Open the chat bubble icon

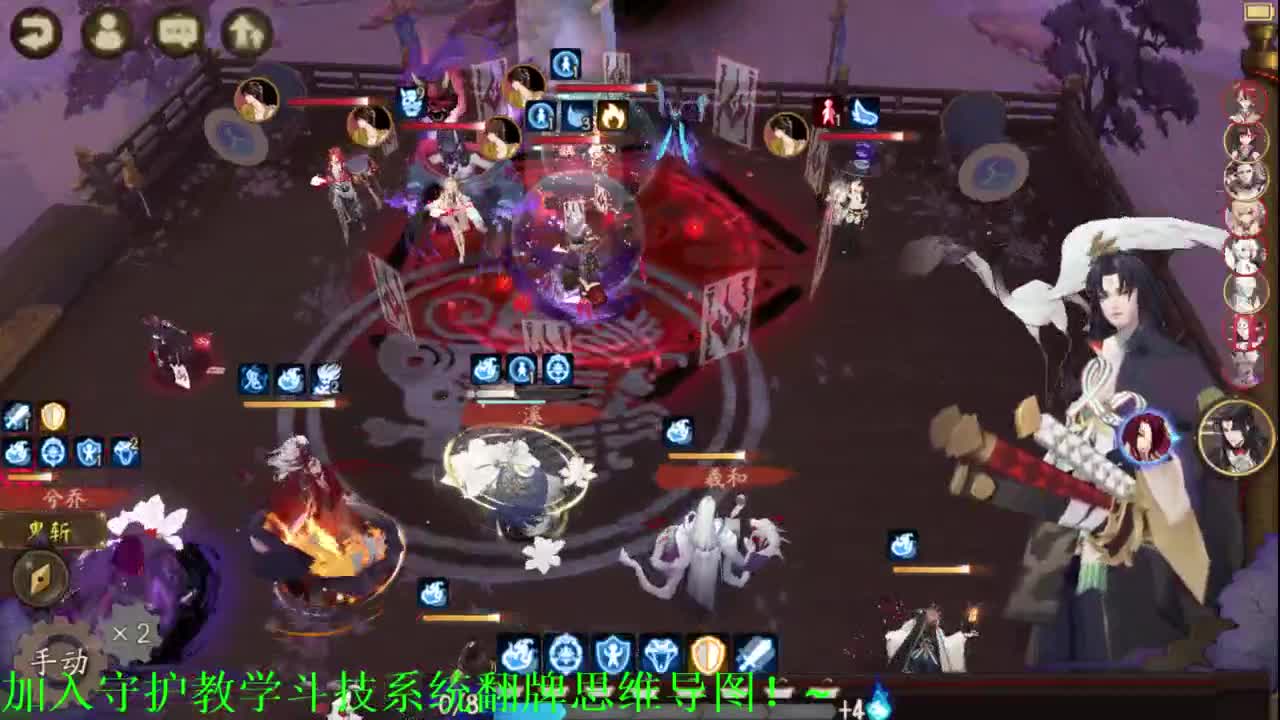coord(177,33)
